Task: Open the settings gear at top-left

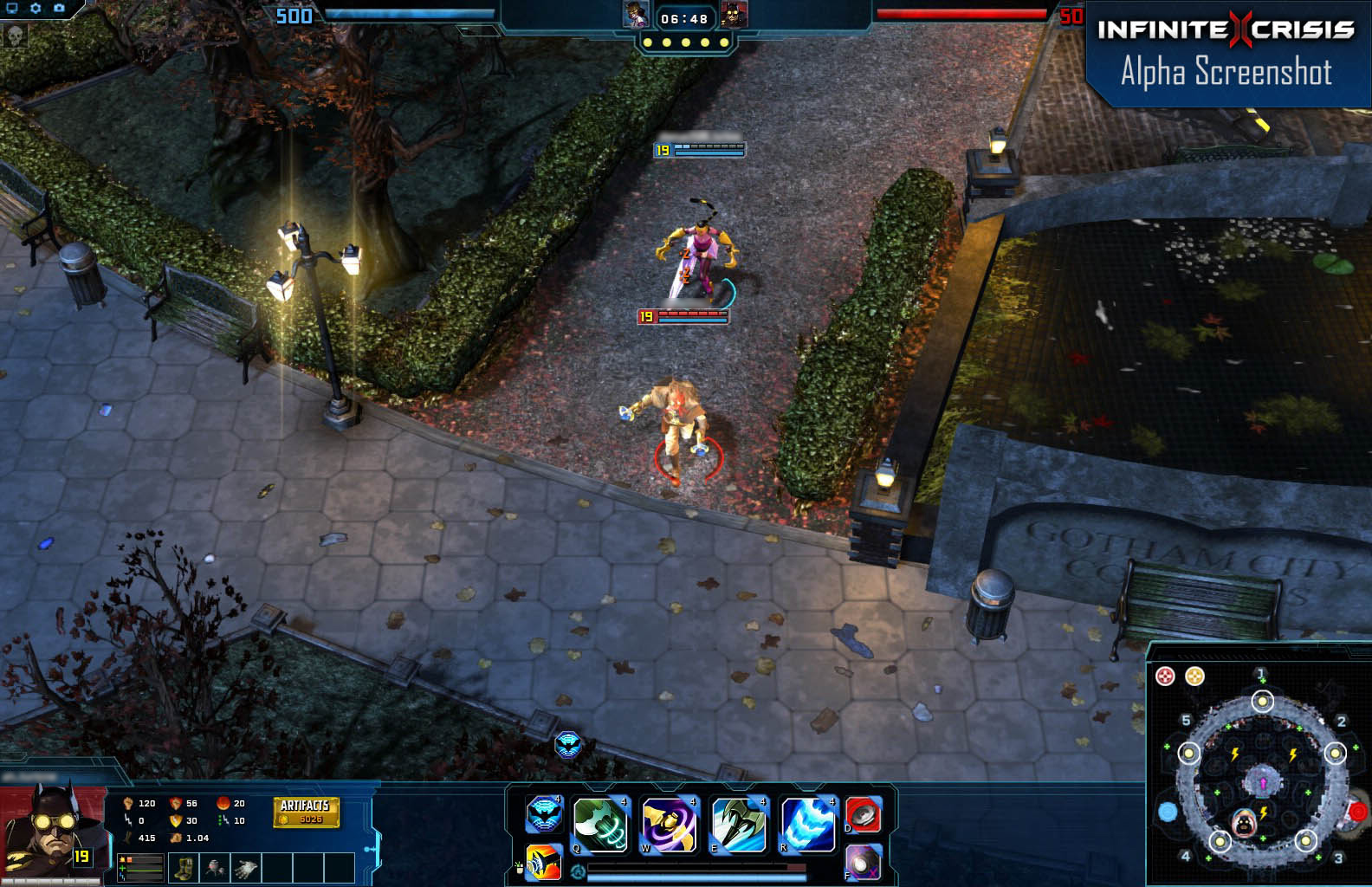Action: [x=35, y=7]
